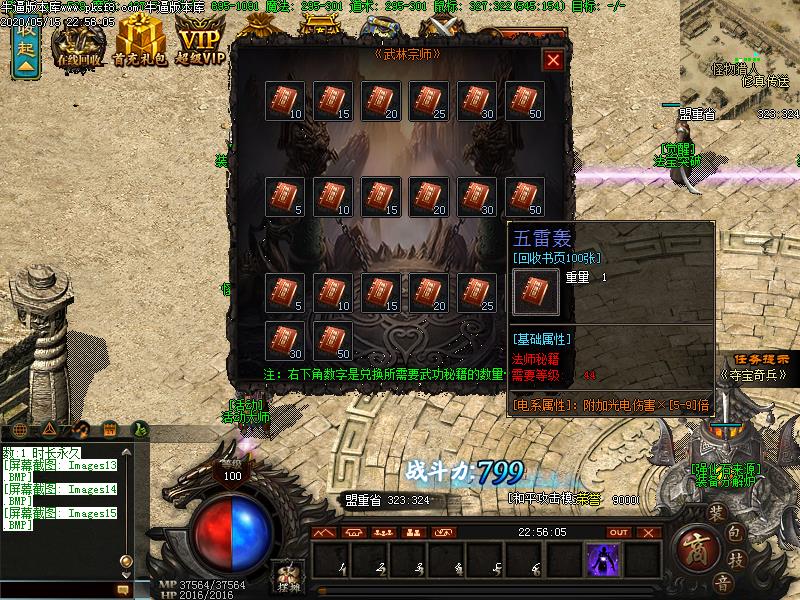Click the OUT logout button

(619, 533)
